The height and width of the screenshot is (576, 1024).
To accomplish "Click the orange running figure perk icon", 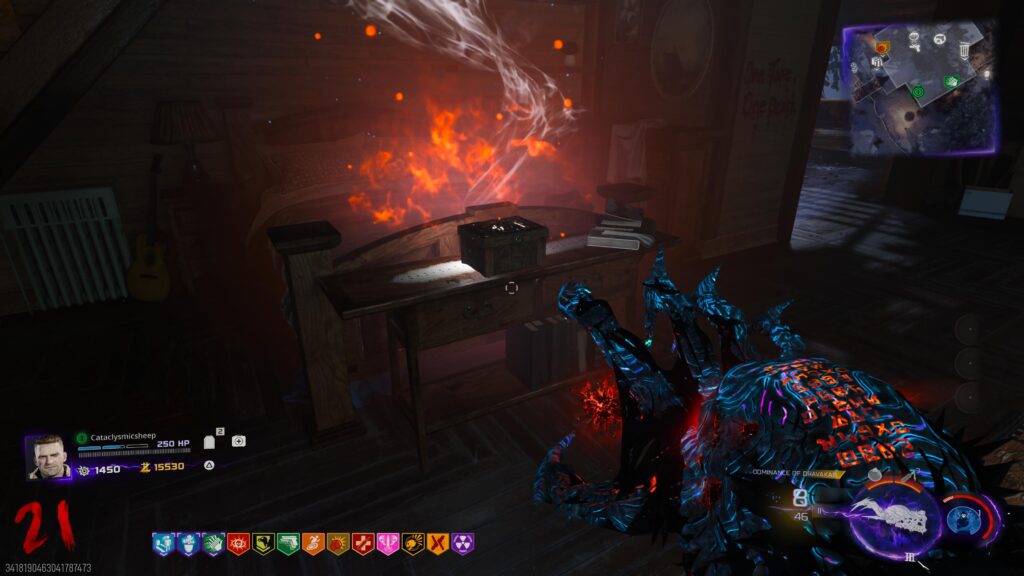I will pyautogui.click(x=313, y=544).
